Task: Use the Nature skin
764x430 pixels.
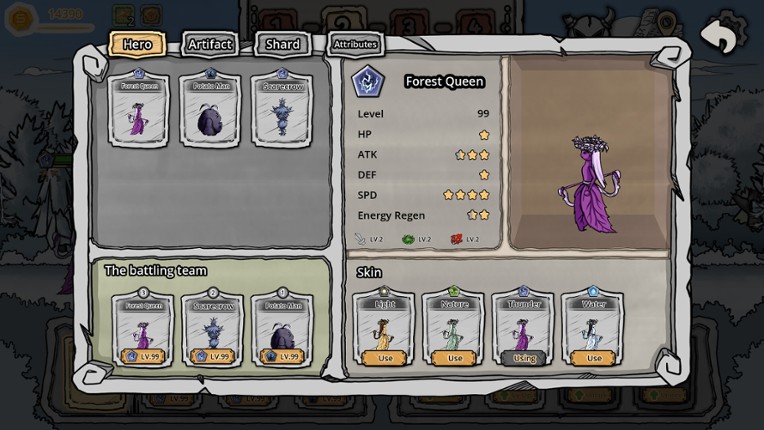Action: tap(454, 357)
